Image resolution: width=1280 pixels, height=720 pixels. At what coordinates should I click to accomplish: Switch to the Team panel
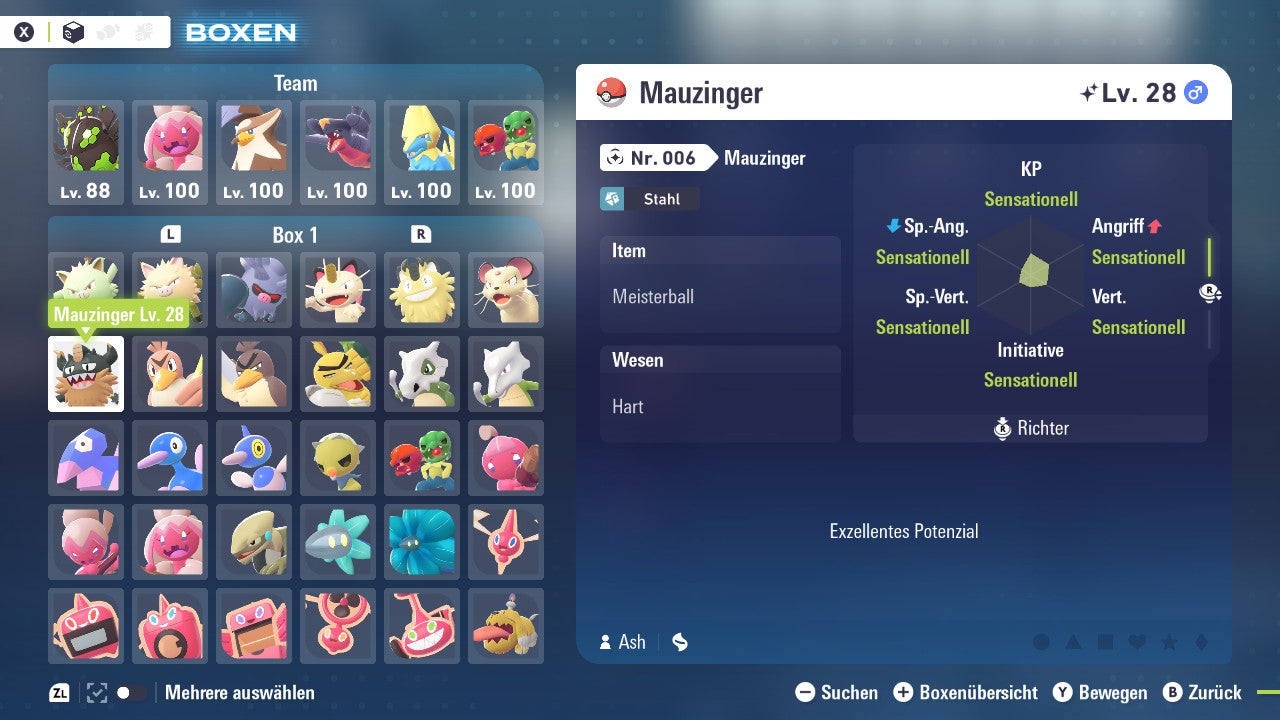[x=295, y=83]
